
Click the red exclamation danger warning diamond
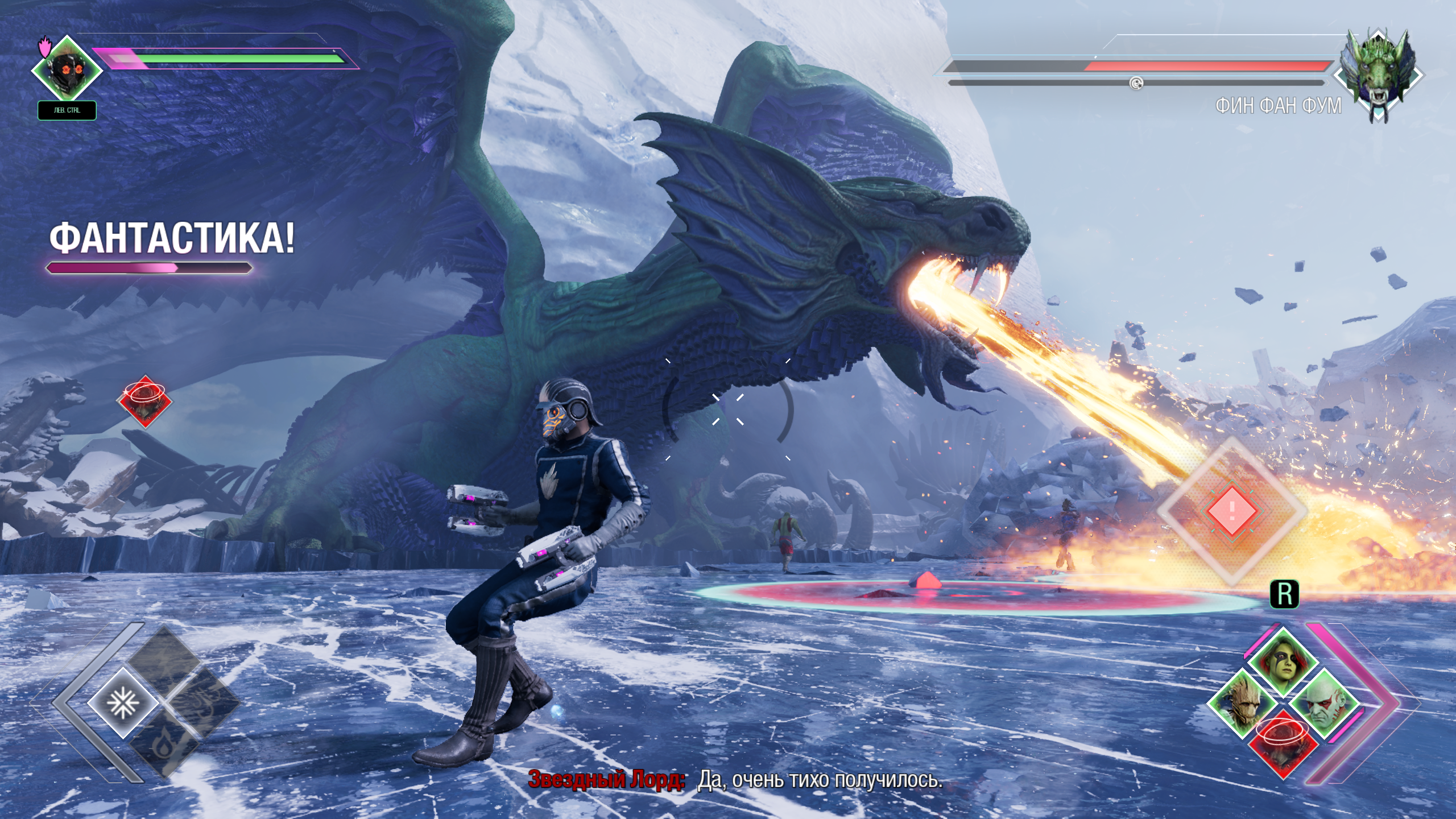[x=1232, y=510]
